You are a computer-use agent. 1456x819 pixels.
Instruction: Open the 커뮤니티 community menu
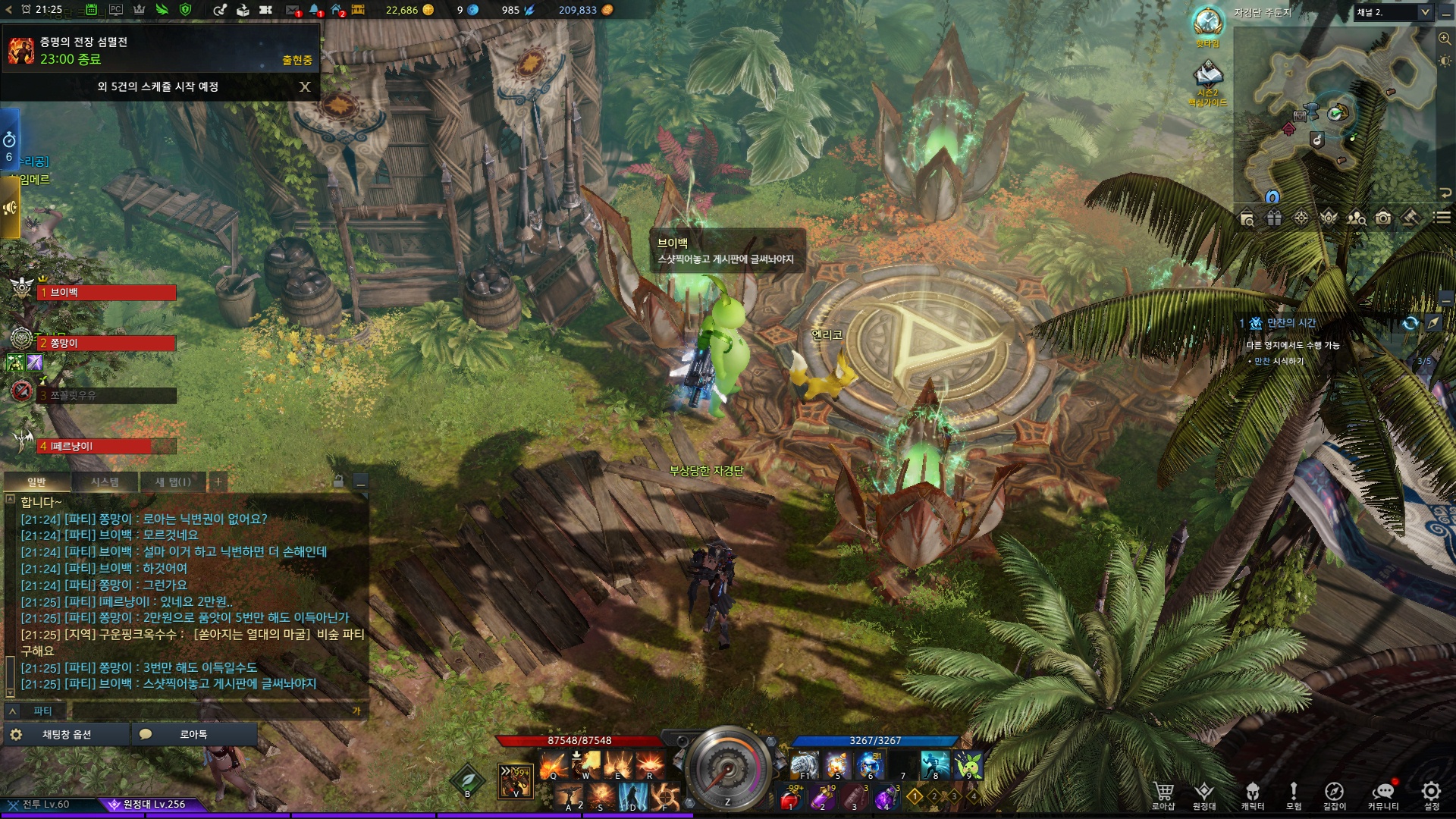pyautogui.click(x=1383, y=795)
